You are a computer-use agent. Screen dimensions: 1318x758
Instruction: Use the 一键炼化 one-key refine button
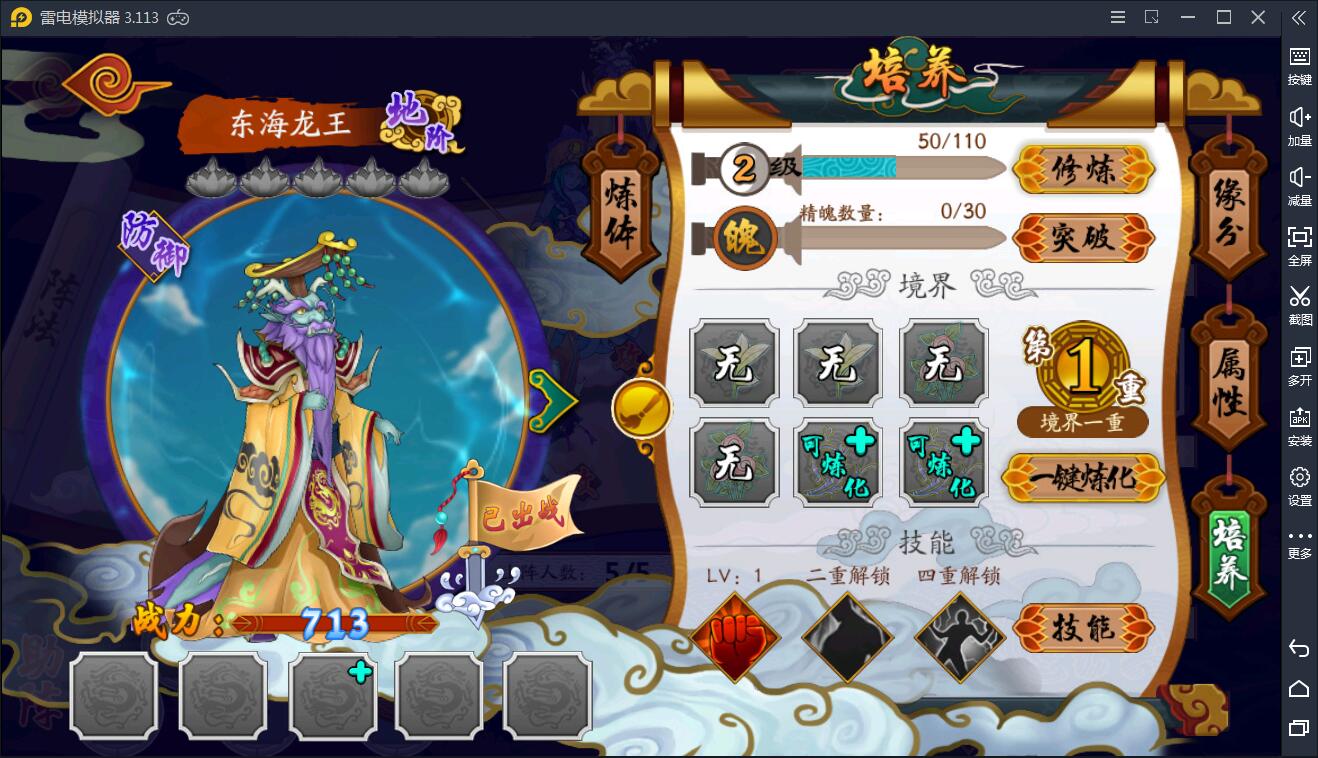click(1084, 478)
